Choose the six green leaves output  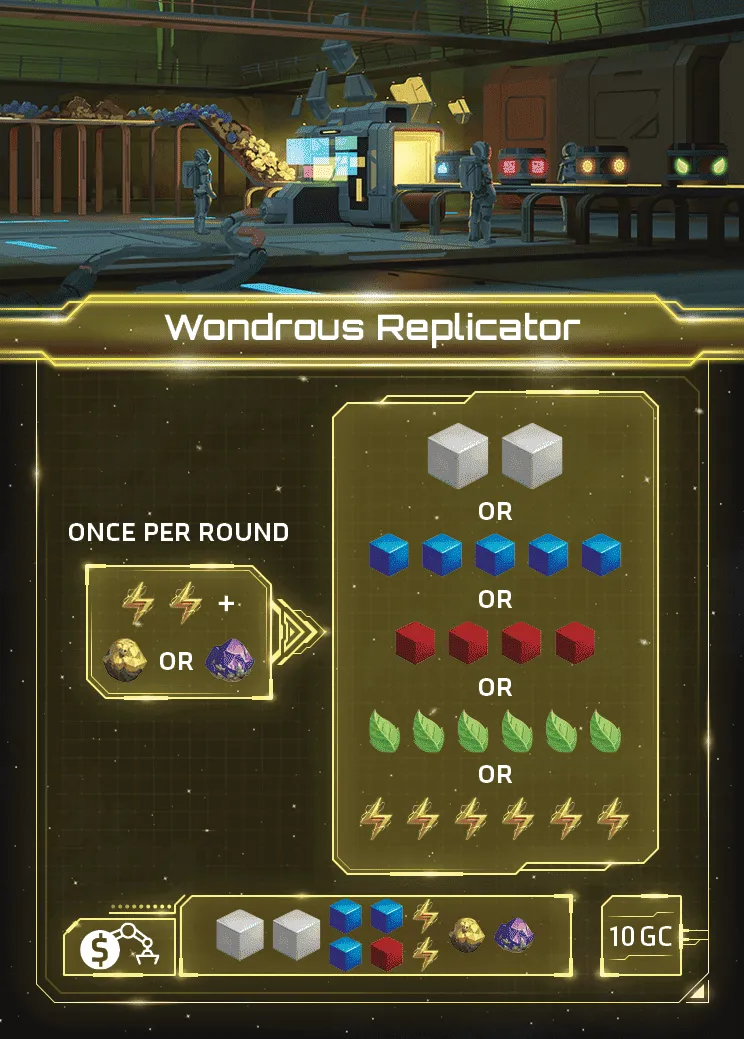click(x=494, y=731)
